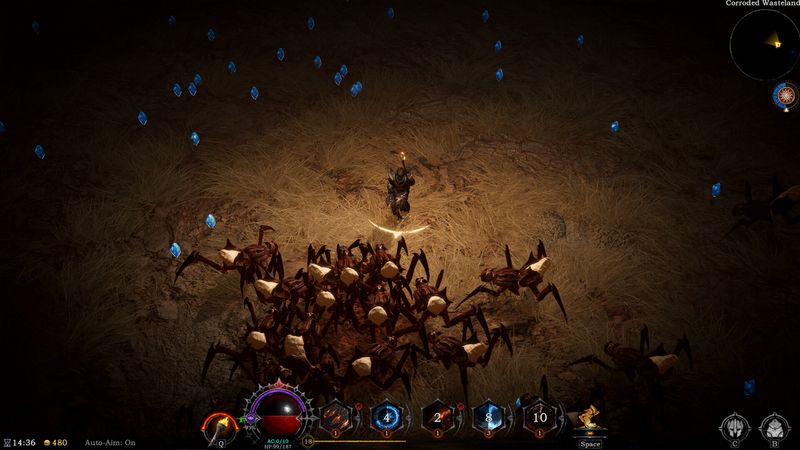Open the circular minimap
Screen dimensions: 800x450
[x=763, y=44]
